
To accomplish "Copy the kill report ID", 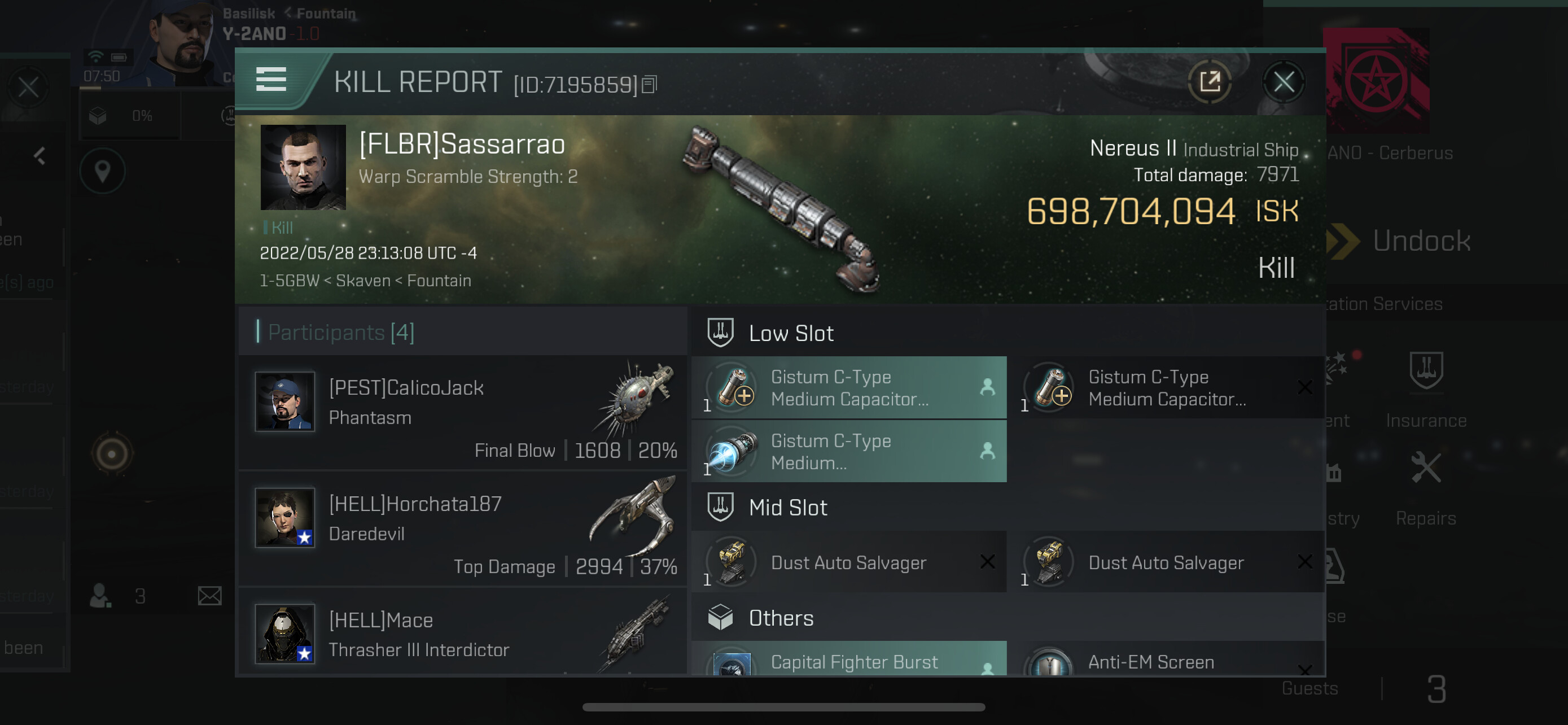I will [x=650, y=85].
